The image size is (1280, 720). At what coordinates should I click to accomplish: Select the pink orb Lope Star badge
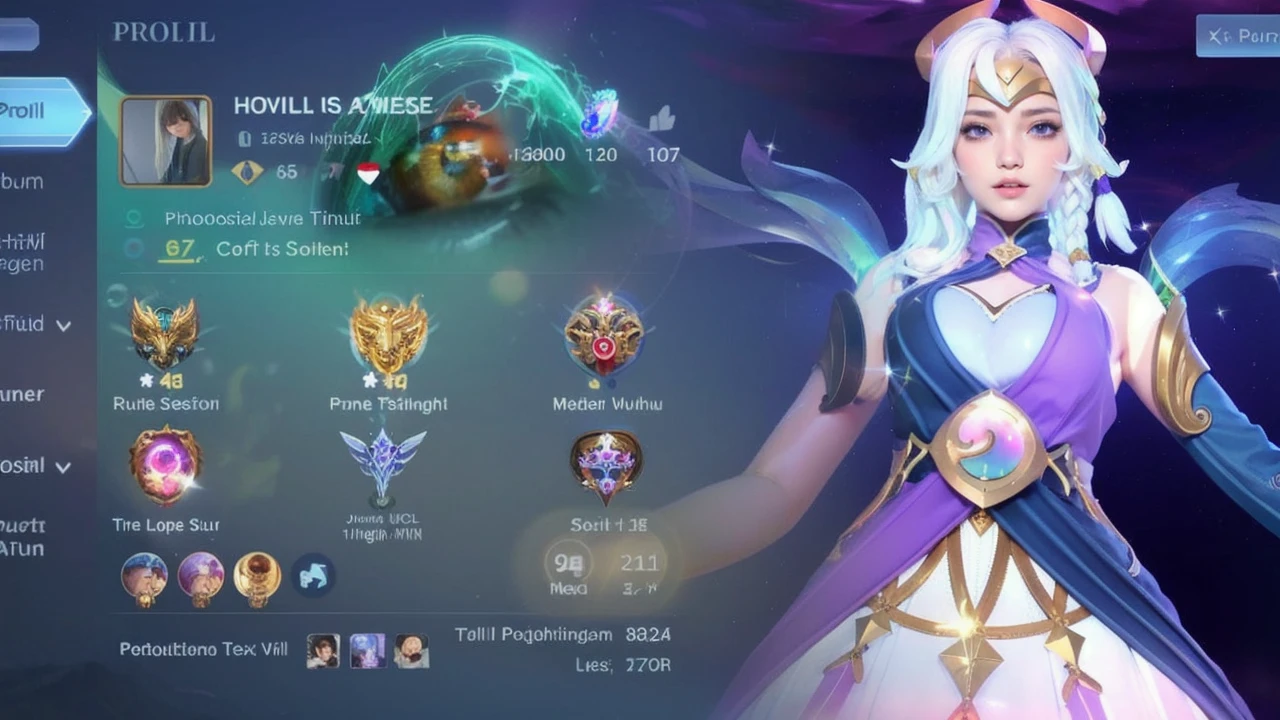(x=165, y=465)
